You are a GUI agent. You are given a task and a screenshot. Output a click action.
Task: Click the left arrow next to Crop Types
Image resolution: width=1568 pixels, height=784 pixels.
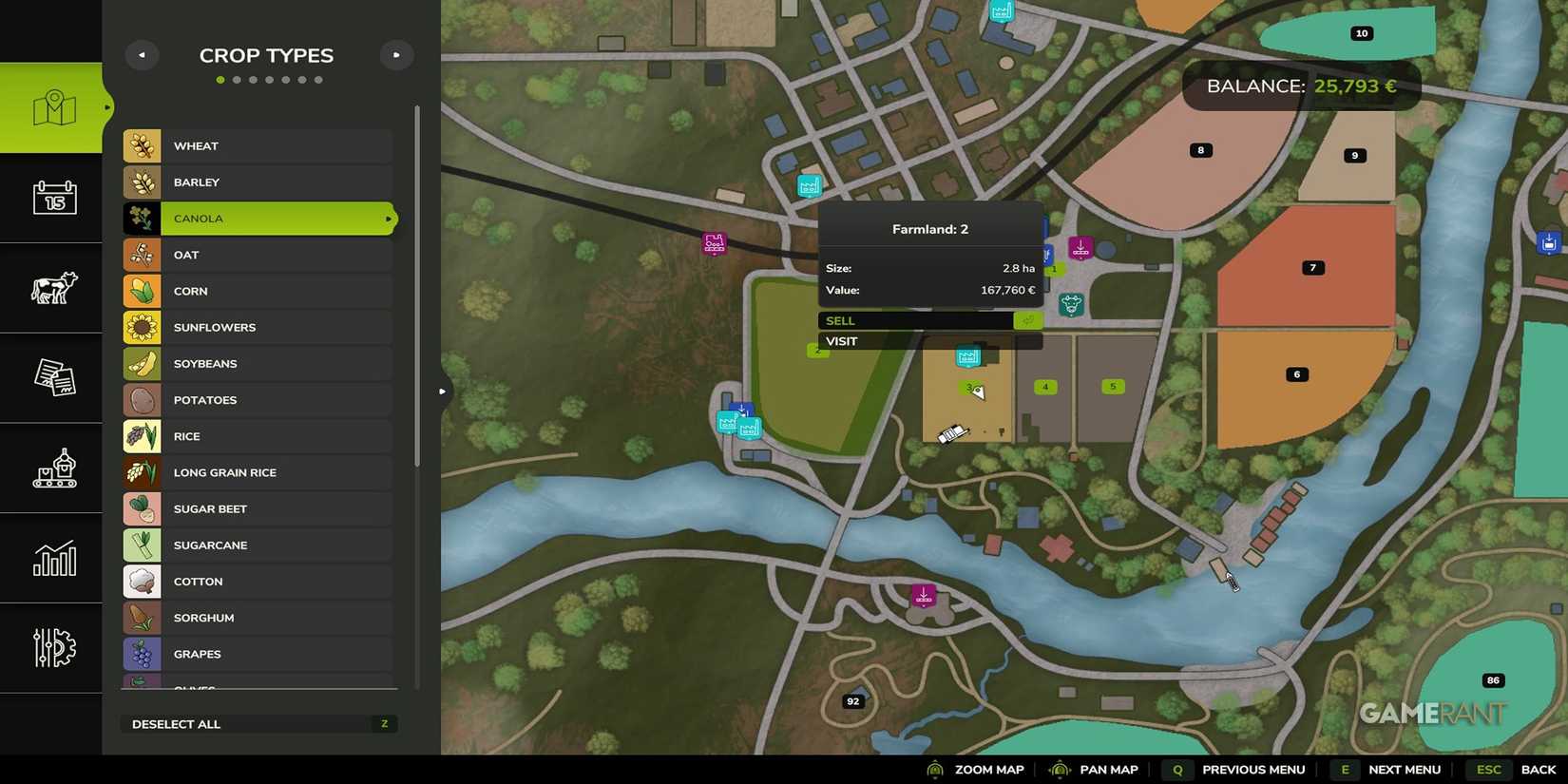[x=142, y=54]
